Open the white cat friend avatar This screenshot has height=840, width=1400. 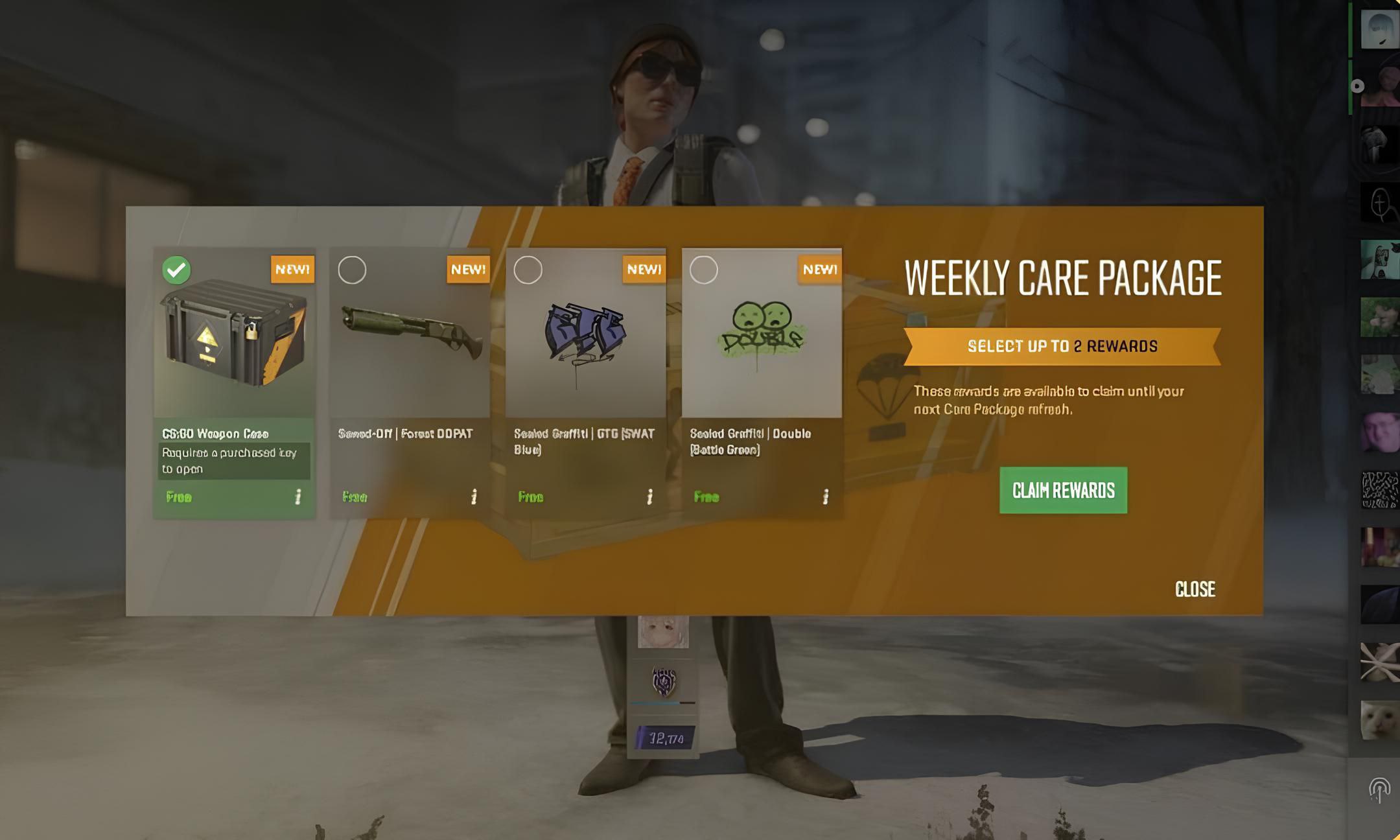click(1379, 719)
